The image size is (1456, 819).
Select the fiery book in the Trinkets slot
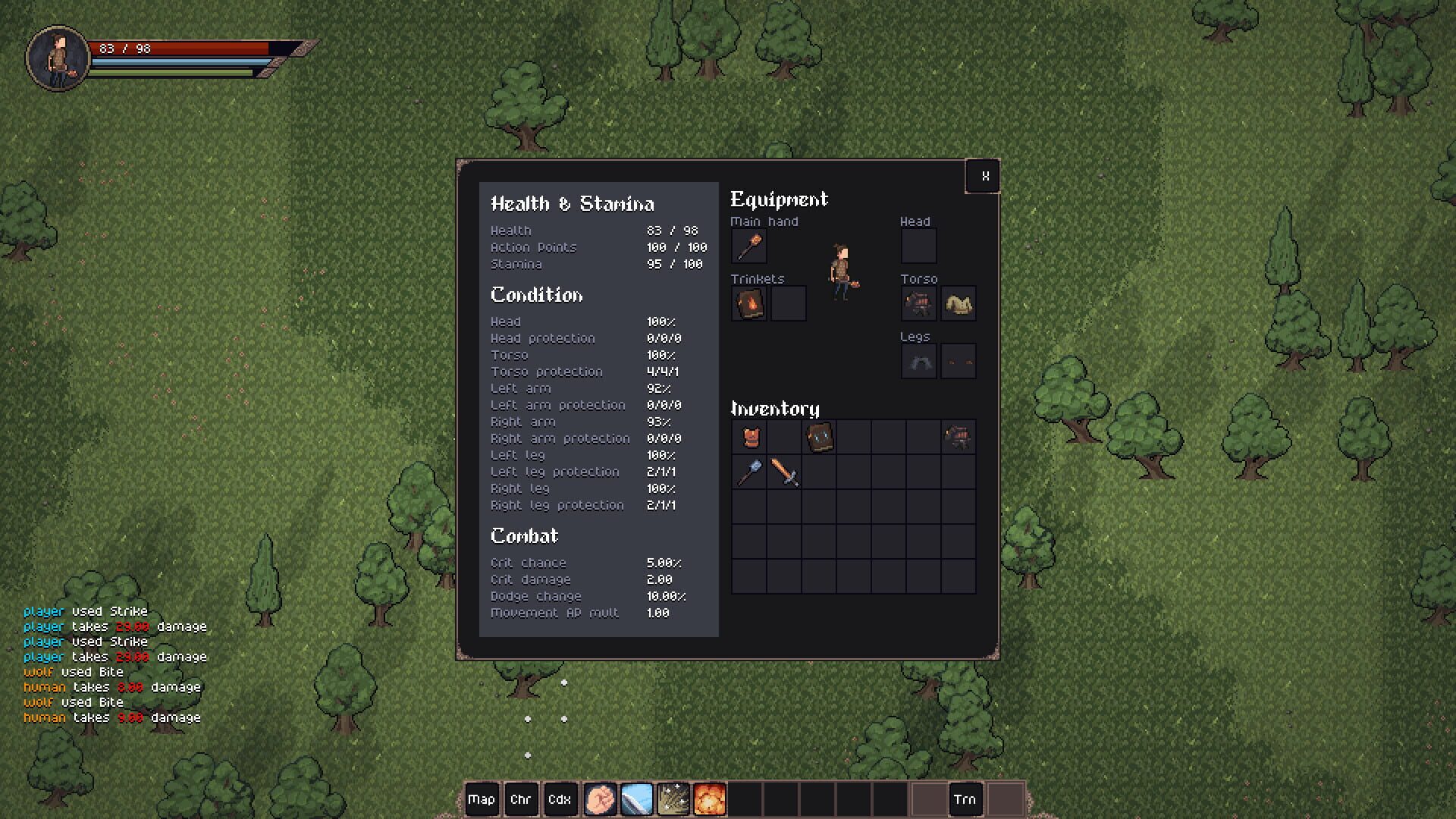click(x=748, y=303)
